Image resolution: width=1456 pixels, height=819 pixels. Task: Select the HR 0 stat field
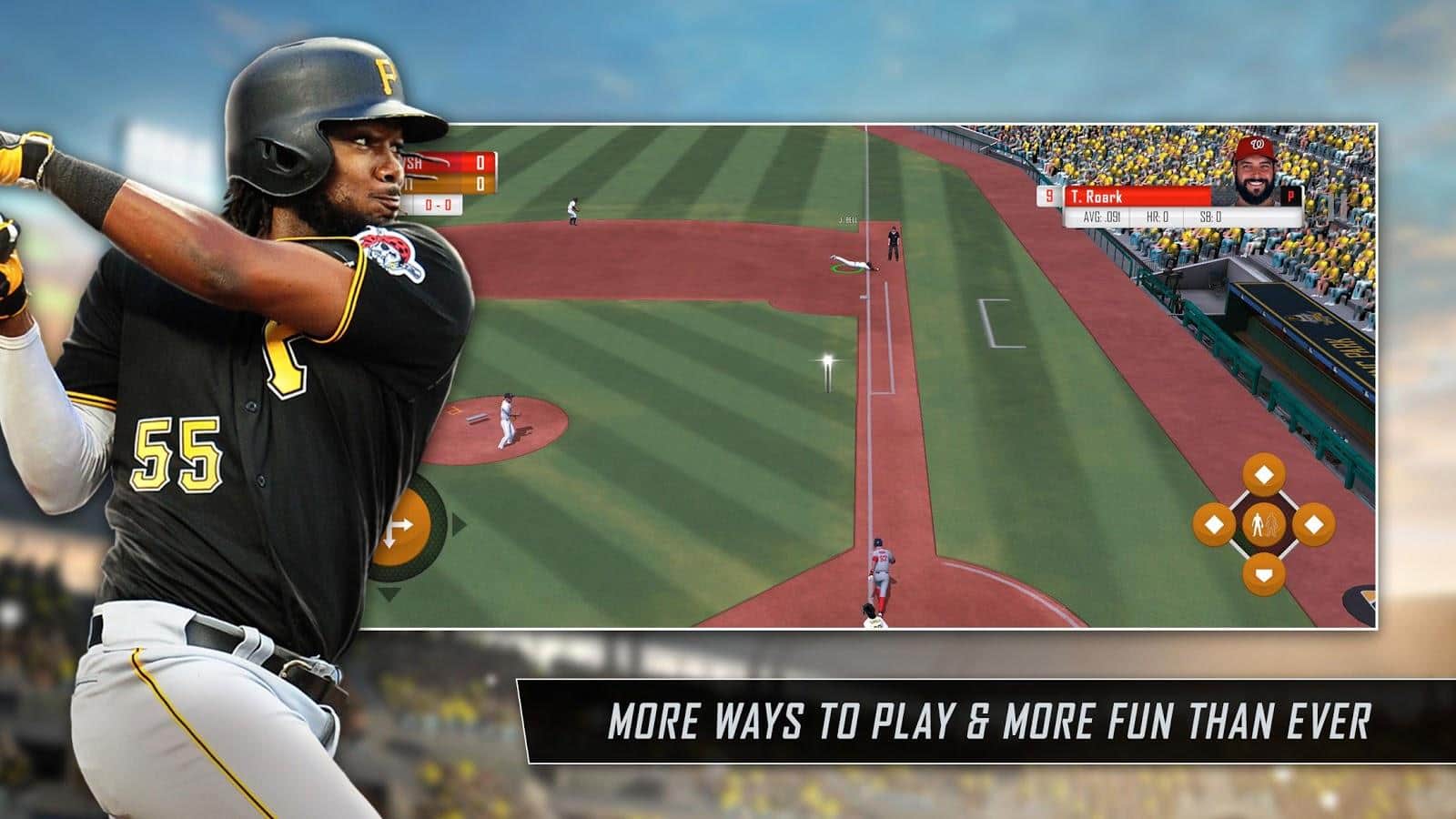click(1158, 217)
